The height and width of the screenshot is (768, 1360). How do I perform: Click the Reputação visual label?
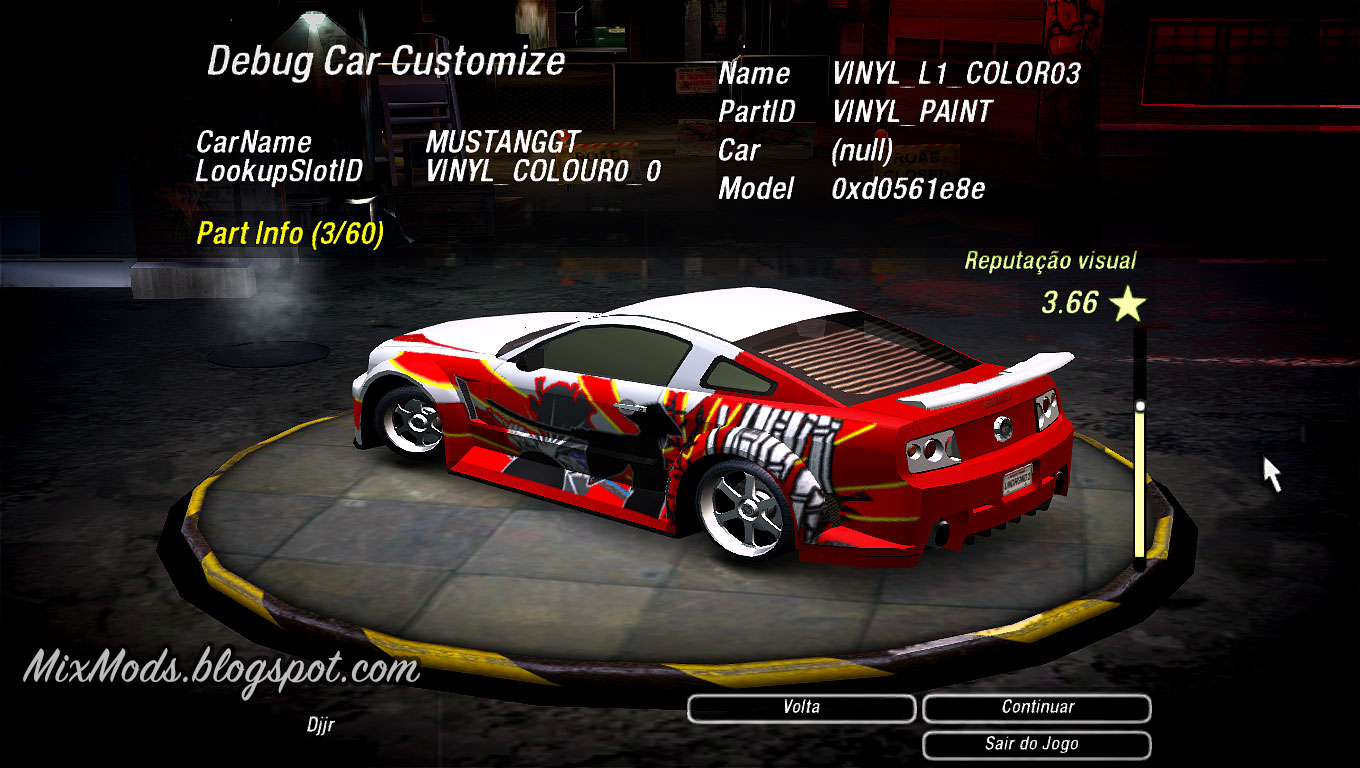pyautogui.click(x=1050, y=259)
